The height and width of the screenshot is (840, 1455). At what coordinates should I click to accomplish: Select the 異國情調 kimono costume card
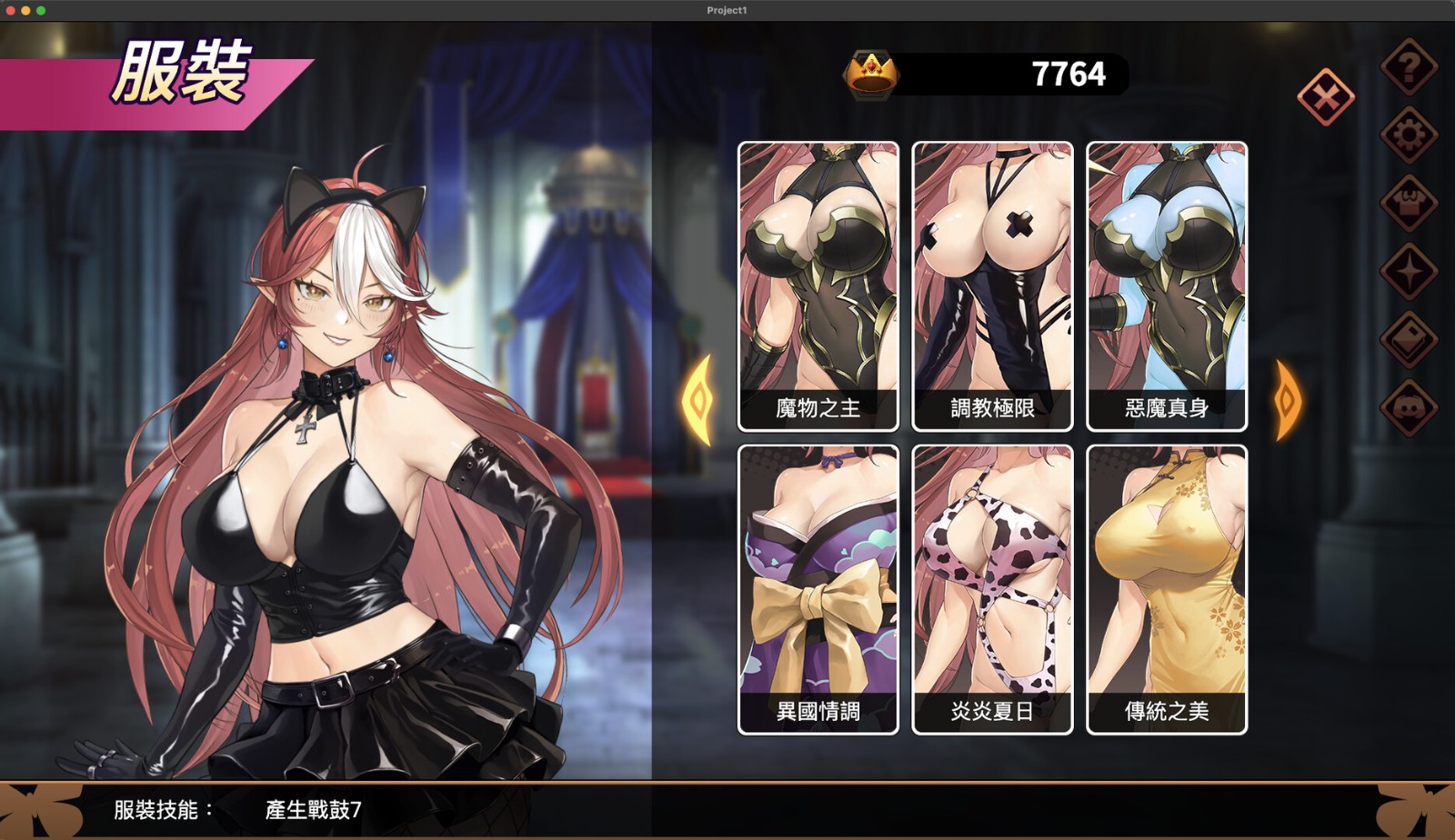818,589
